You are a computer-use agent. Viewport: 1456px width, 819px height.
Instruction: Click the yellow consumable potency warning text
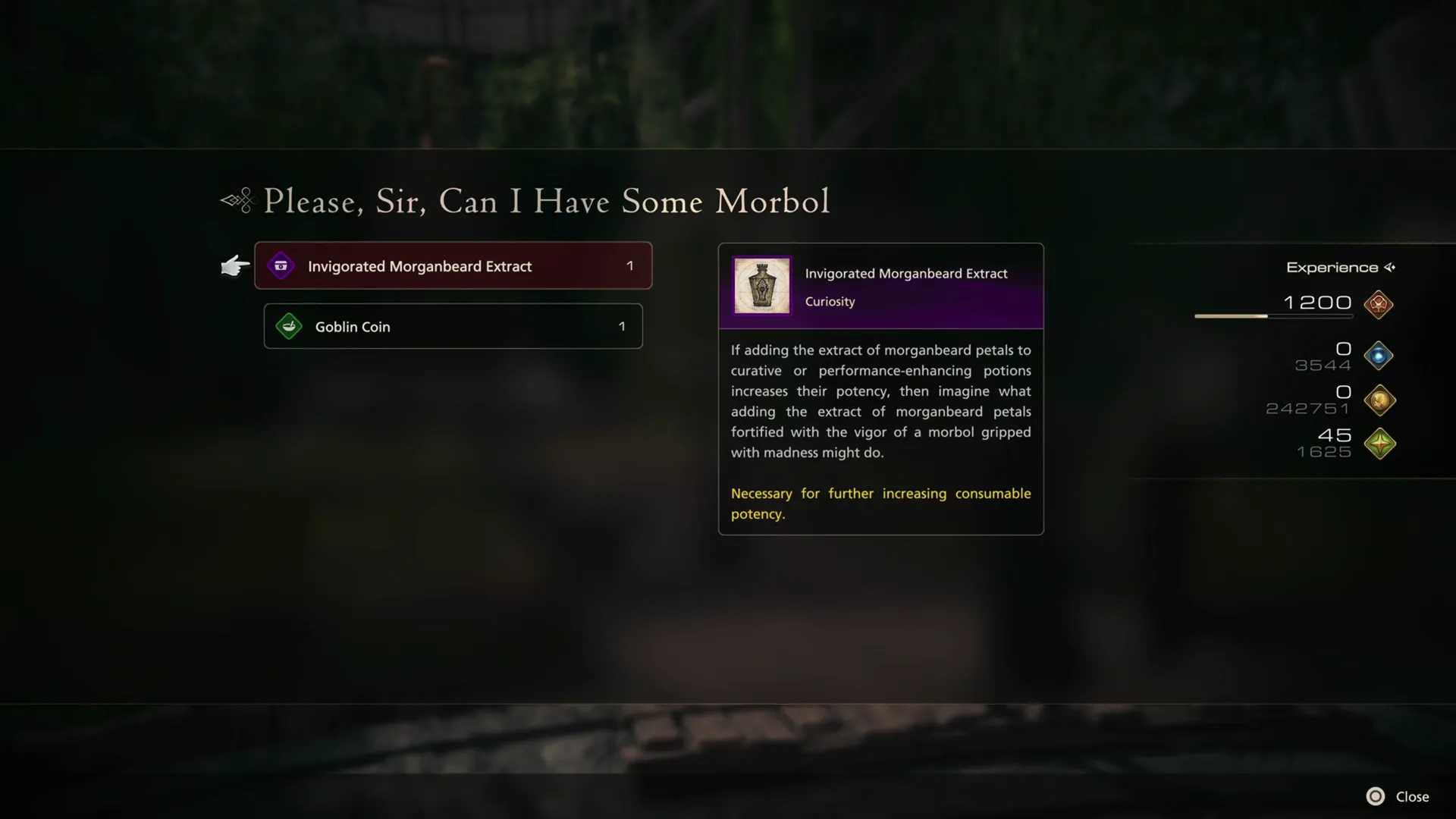[880, 503]
